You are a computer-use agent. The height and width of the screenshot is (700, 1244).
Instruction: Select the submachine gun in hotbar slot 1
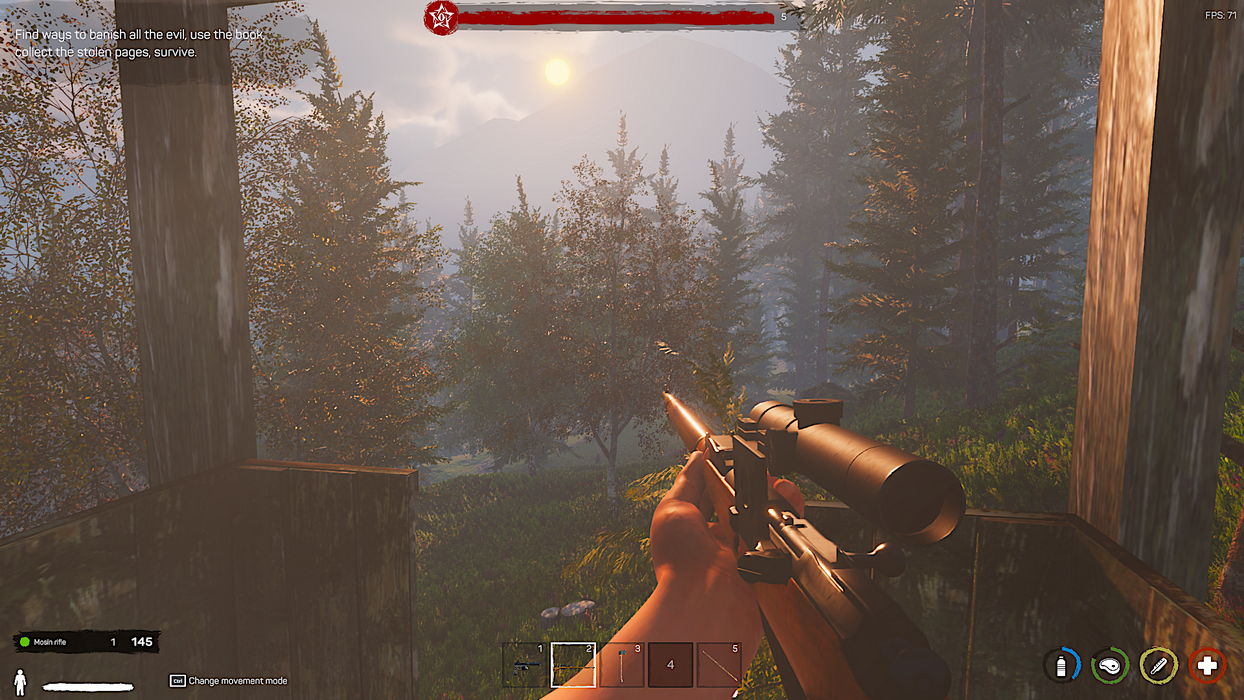(x=525, y=665)
